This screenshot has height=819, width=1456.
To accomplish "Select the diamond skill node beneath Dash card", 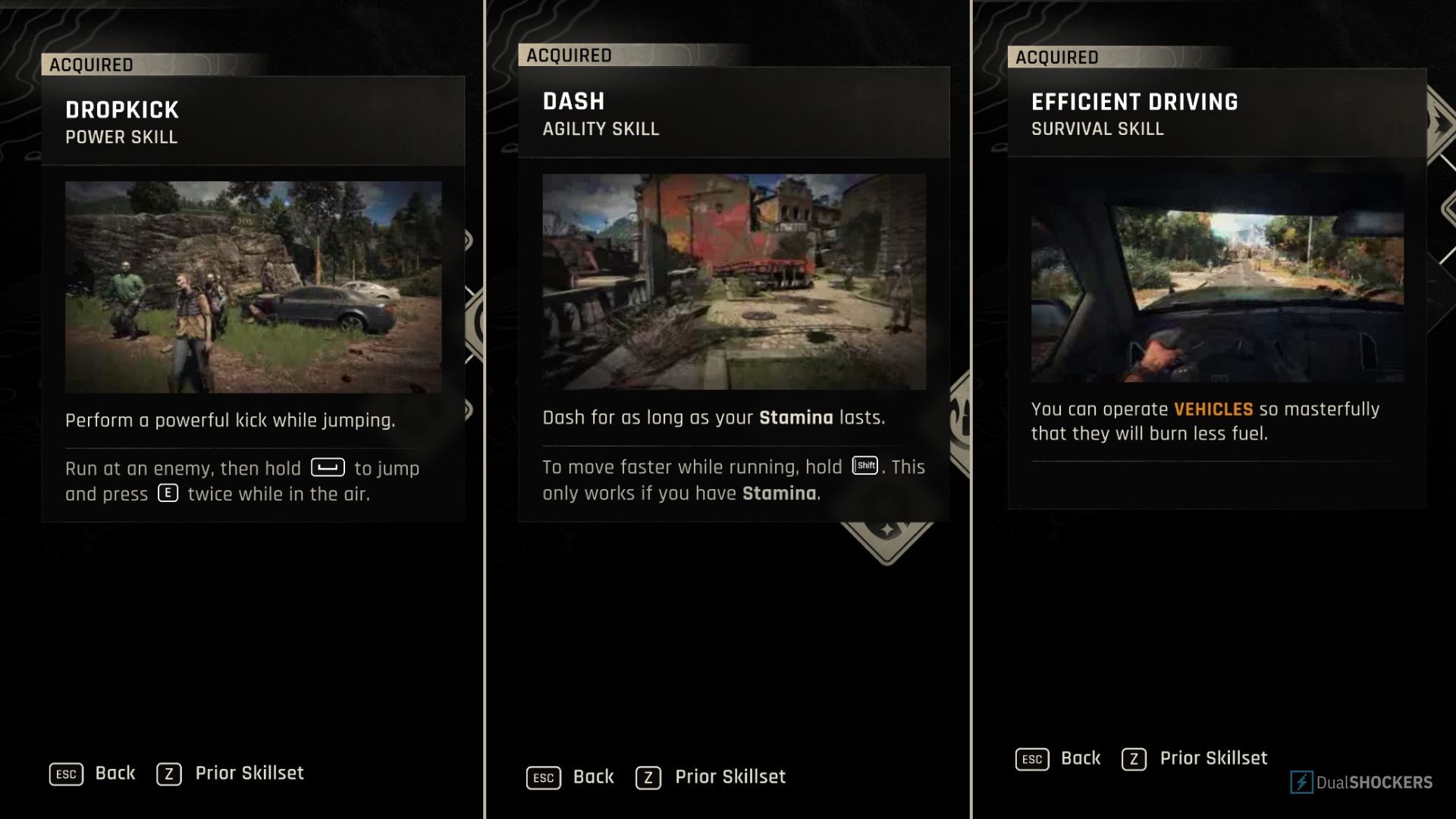I will click(x=886, y=538).
